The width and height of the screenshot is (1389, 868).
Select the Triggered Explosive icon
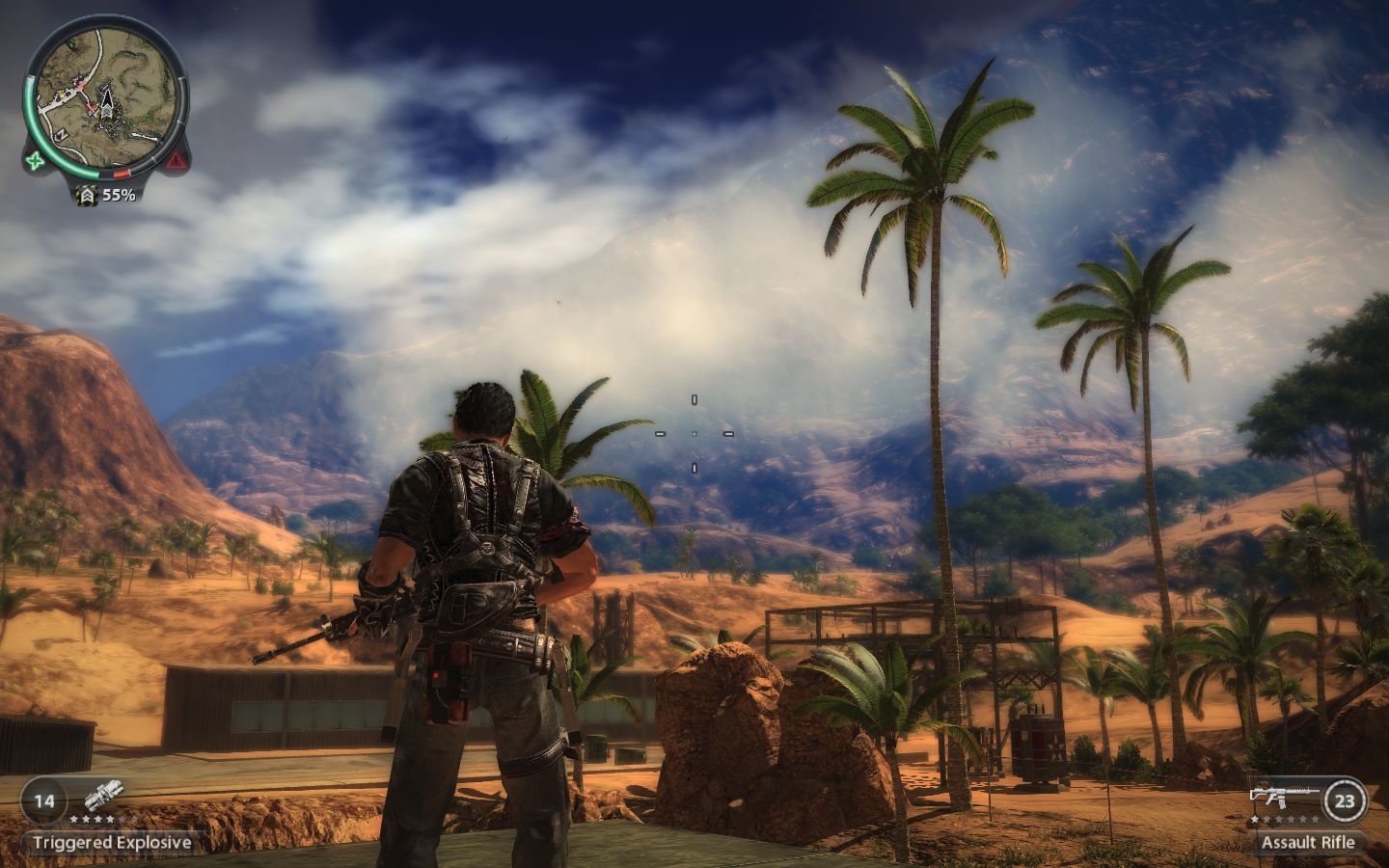point(100,799)
